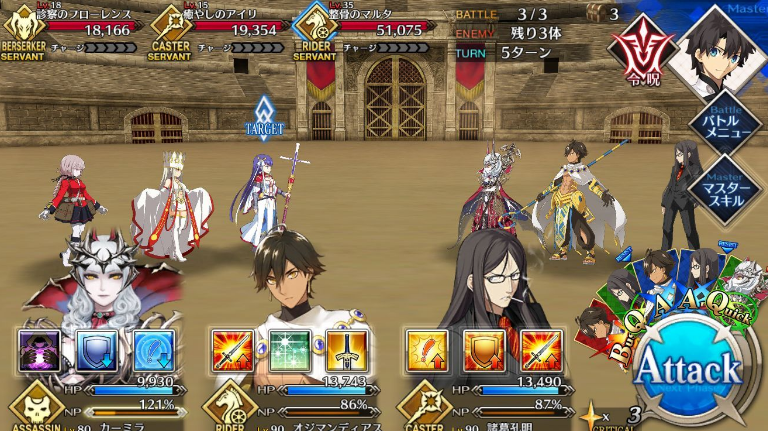768x431 pixels.
Task: Activate Ozymandias's golden upright-sword skill
Action: (347, 350)
